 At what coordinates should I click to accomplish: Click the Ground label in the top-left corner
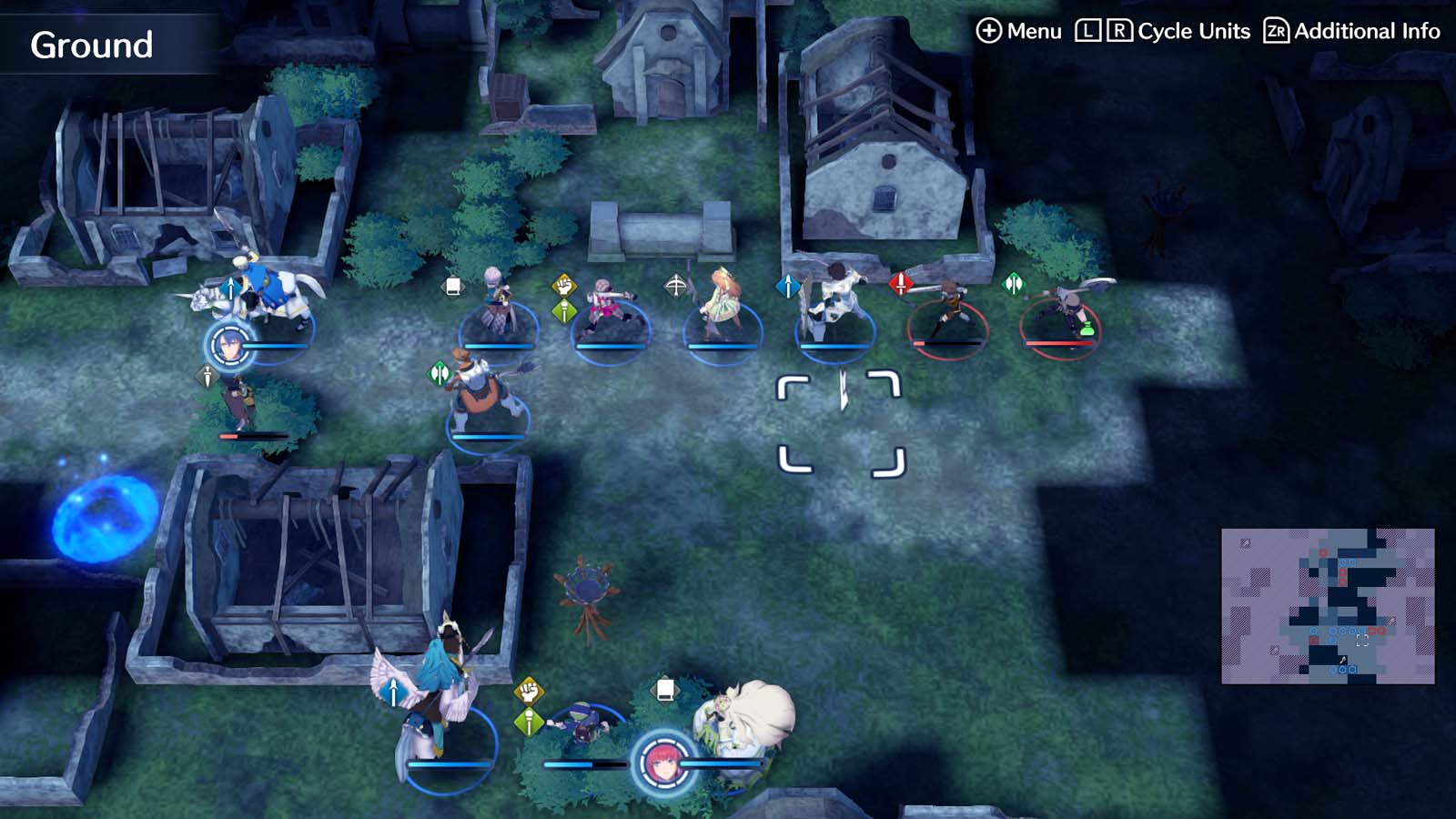click(91, 41)
